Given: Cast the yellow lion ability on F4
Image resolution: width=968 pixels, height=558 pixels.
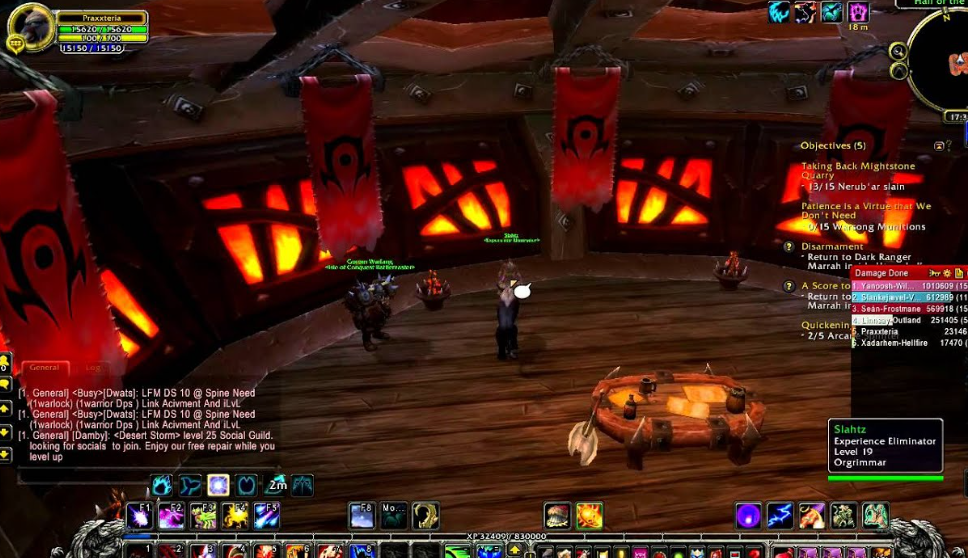Looking at the screenshot, I should pos(235,516).
